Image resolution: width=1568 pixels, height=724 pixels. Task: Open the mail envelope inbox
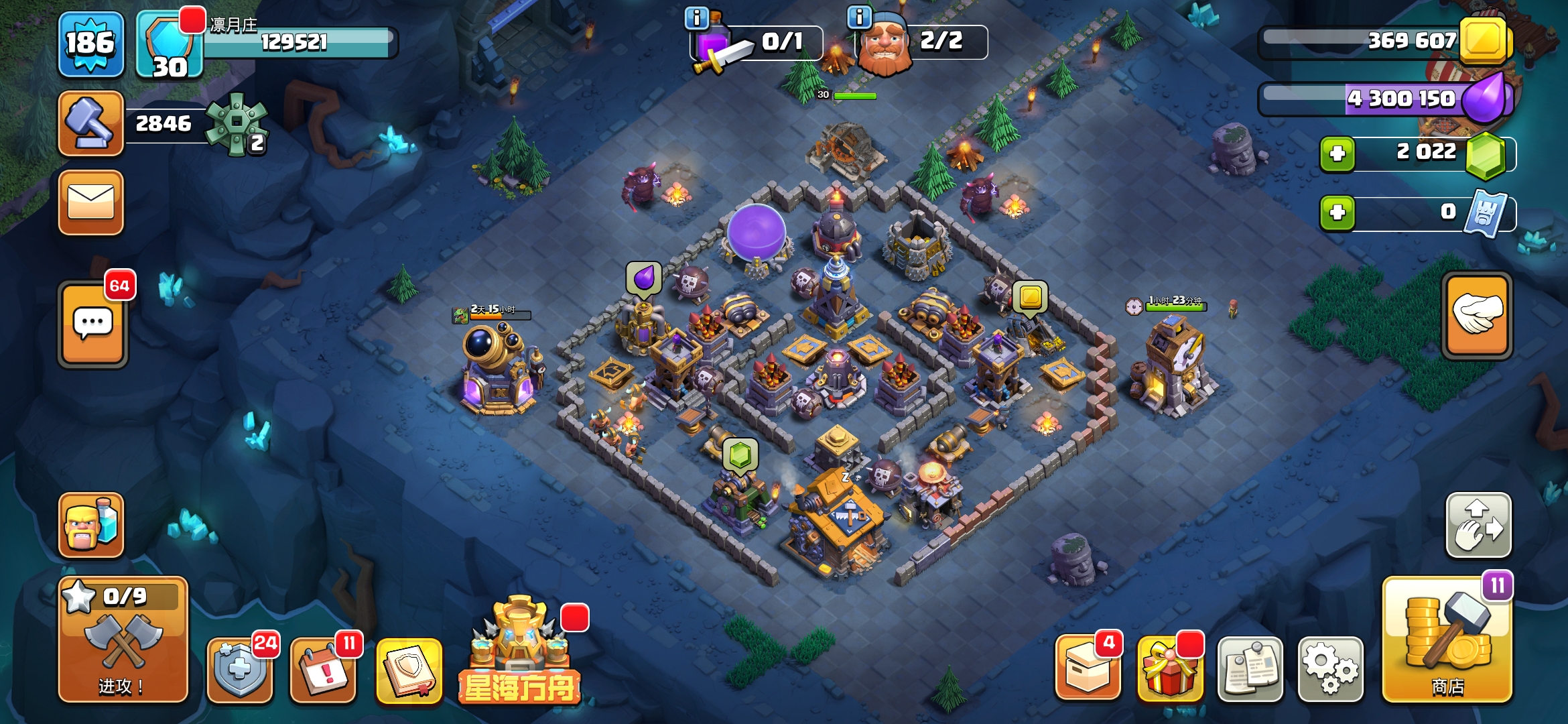(91, 202)
